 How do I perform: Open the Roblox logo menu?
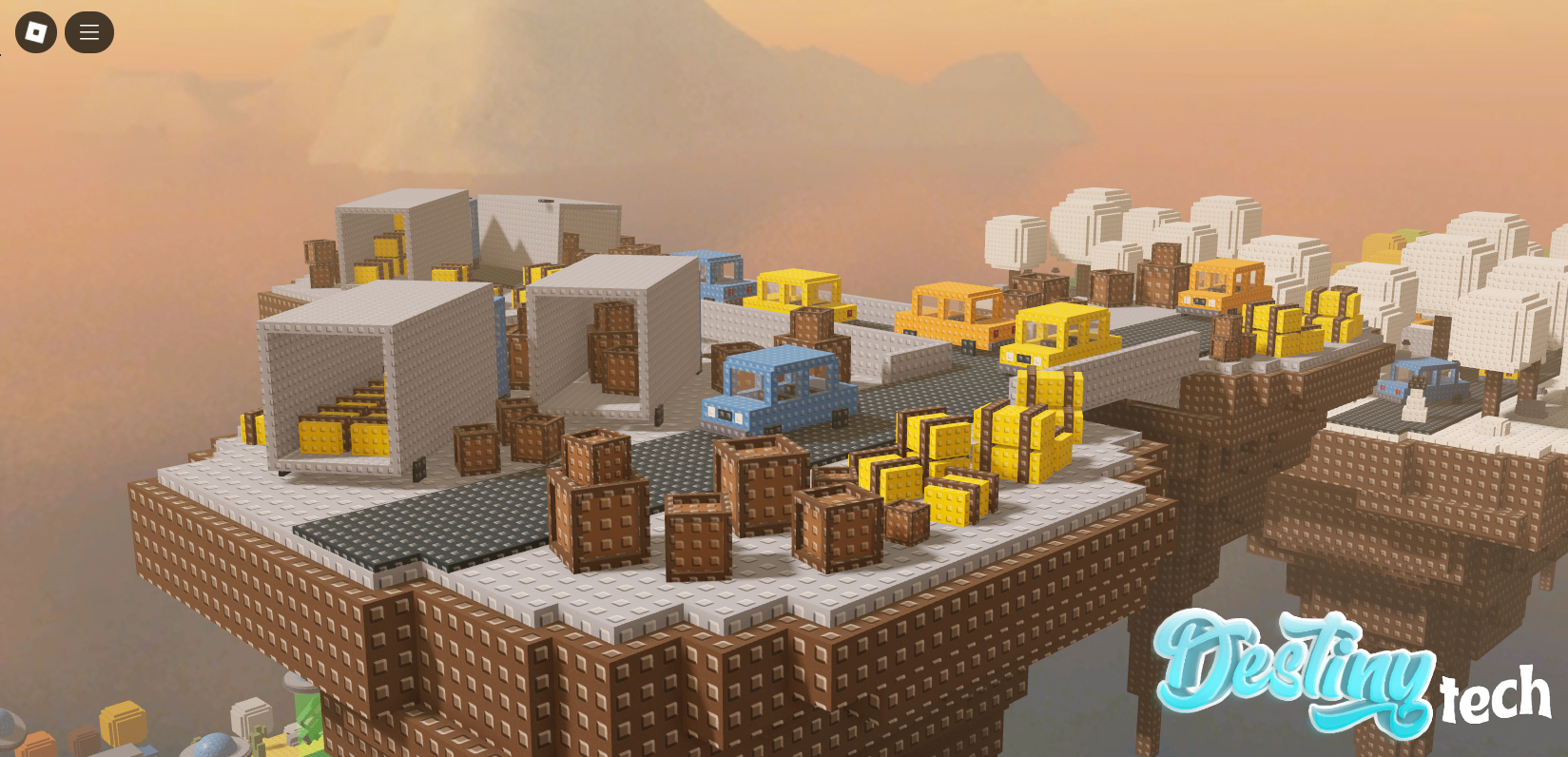[36, 32]
